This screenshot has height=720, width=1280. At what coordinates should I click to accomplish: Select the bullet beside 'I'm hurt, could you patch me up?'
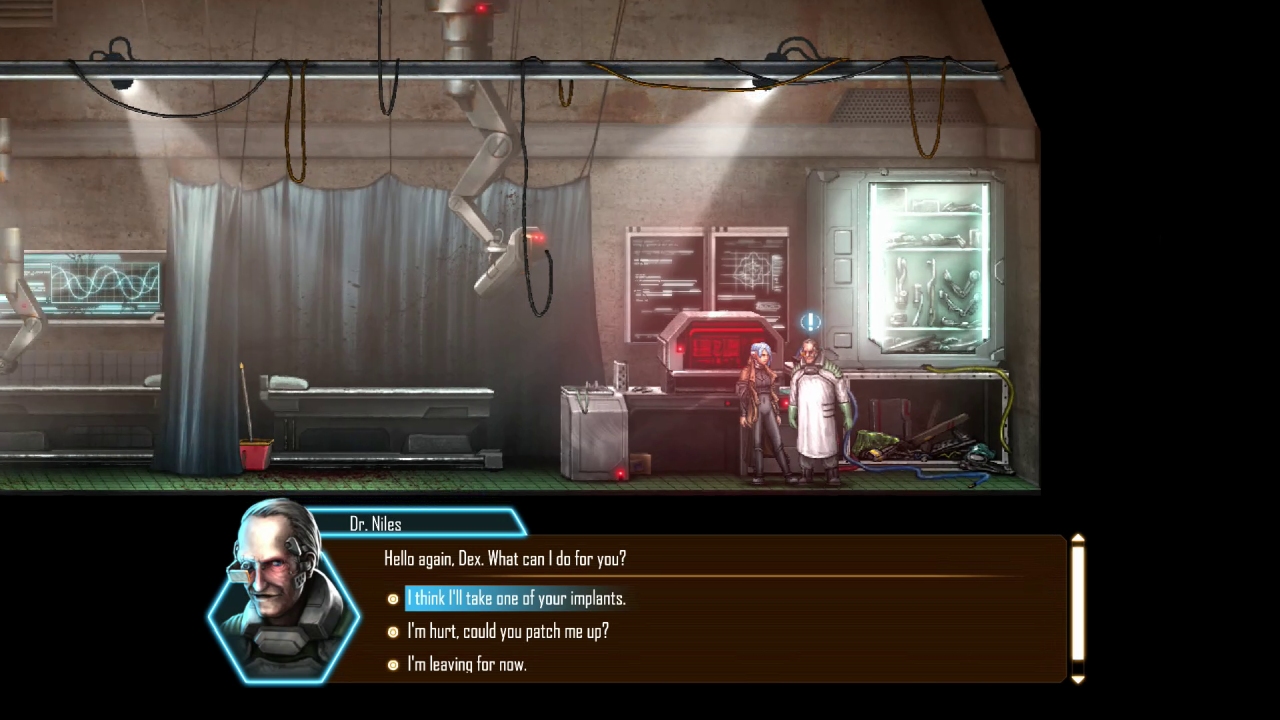(x=393, y=632)
